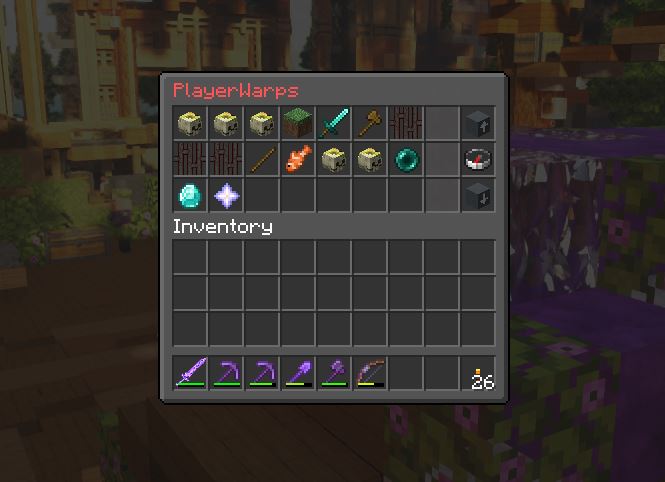The image size is (665, 482).
Task: Click the compass button
Action: pos(477,159)
